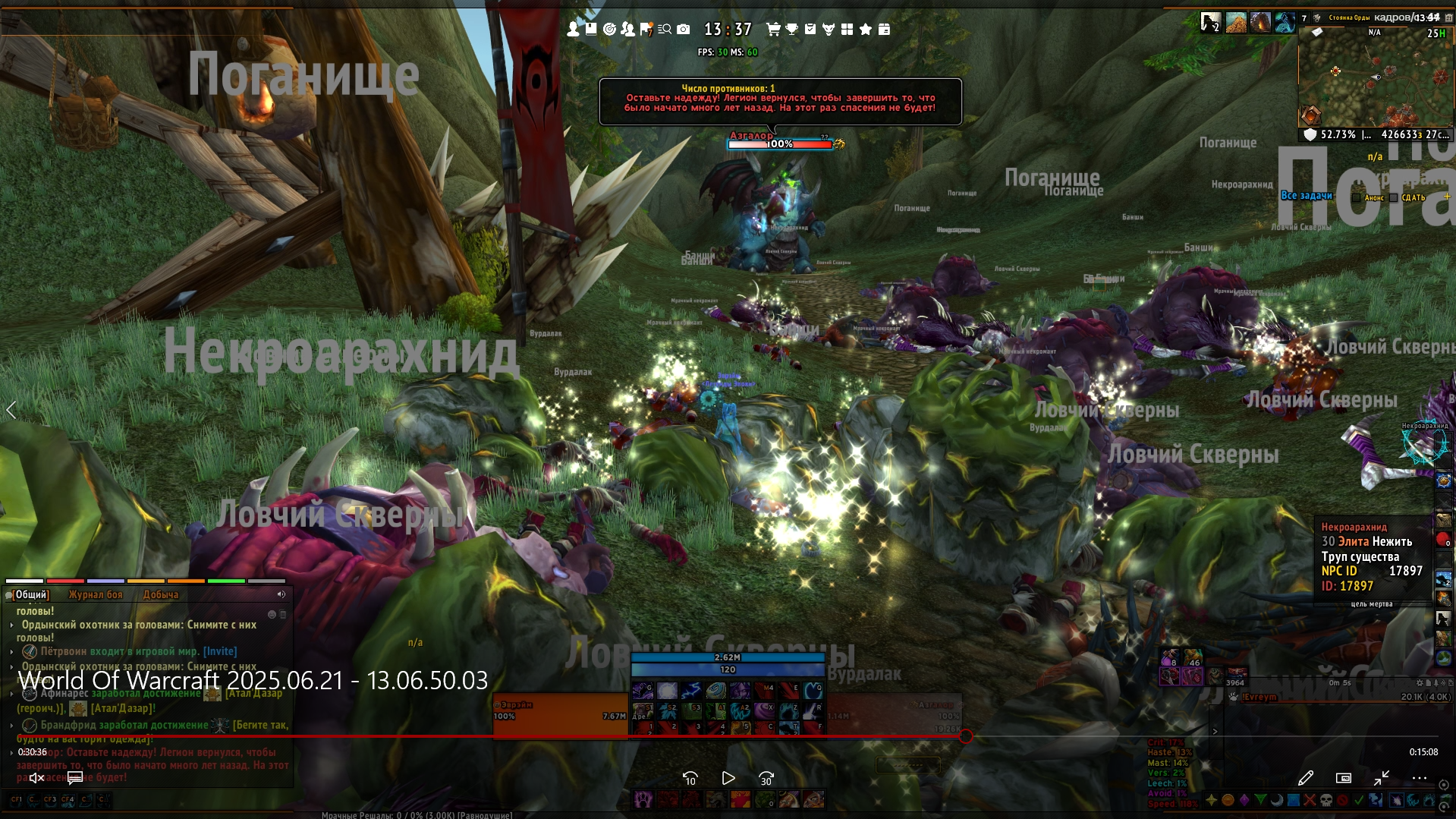Click the [Invite] link in chat

[220, 651]
